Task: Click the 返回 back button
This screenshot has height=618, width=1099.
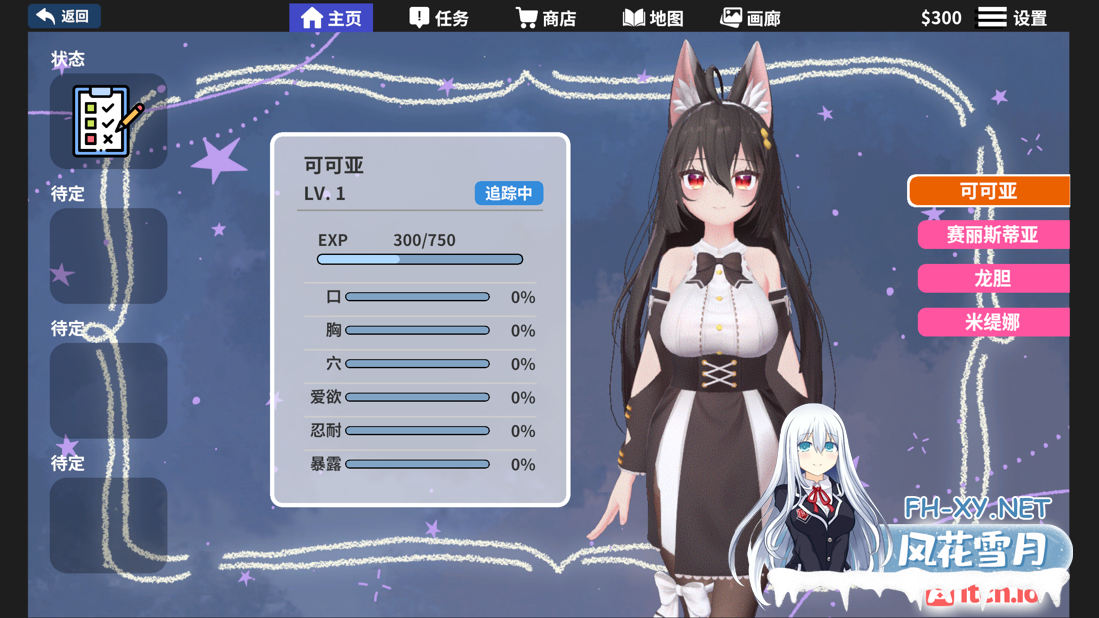Action: point(63,16)
